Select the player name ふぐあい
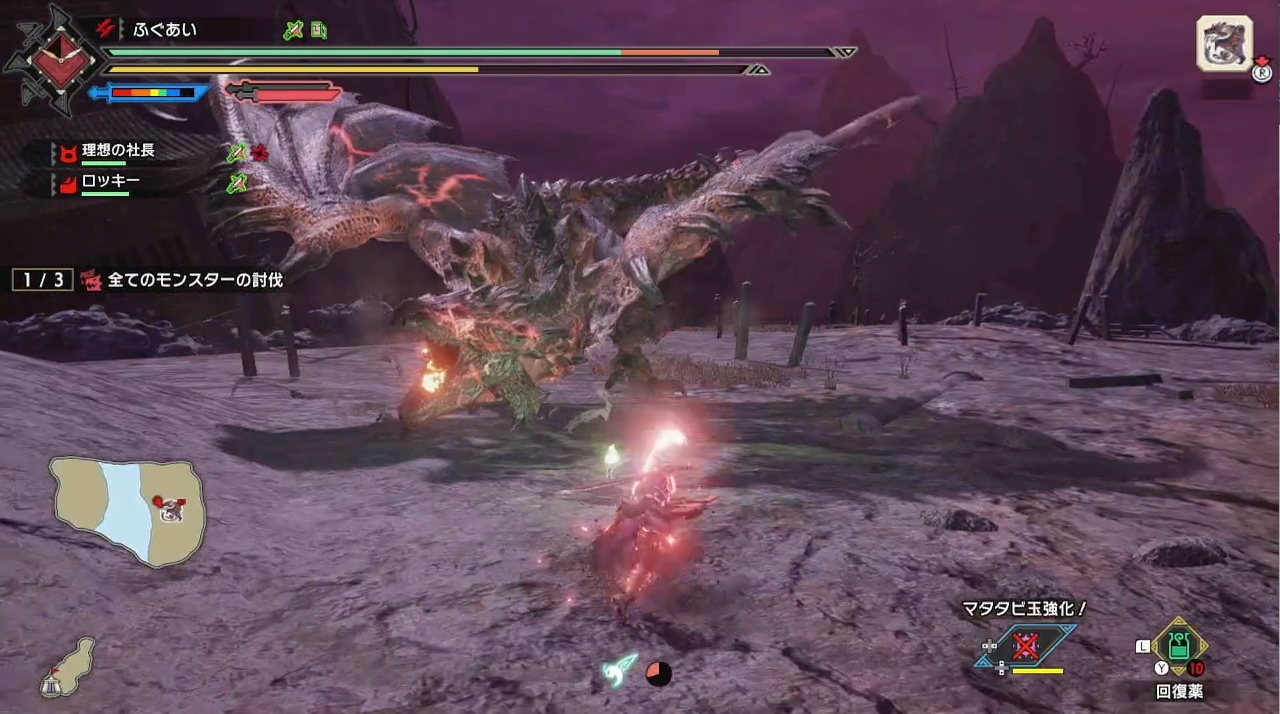 coord(165,30)
